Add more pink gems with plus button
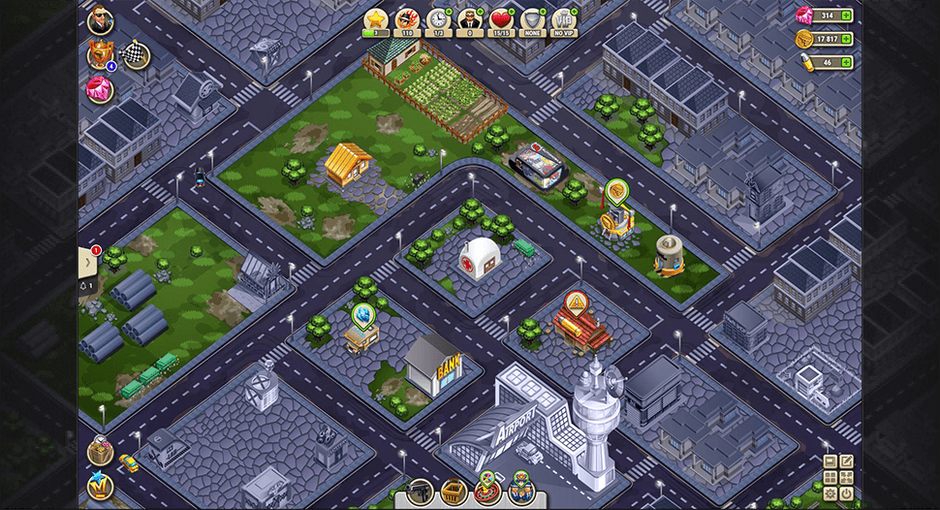 click(846, 16)
